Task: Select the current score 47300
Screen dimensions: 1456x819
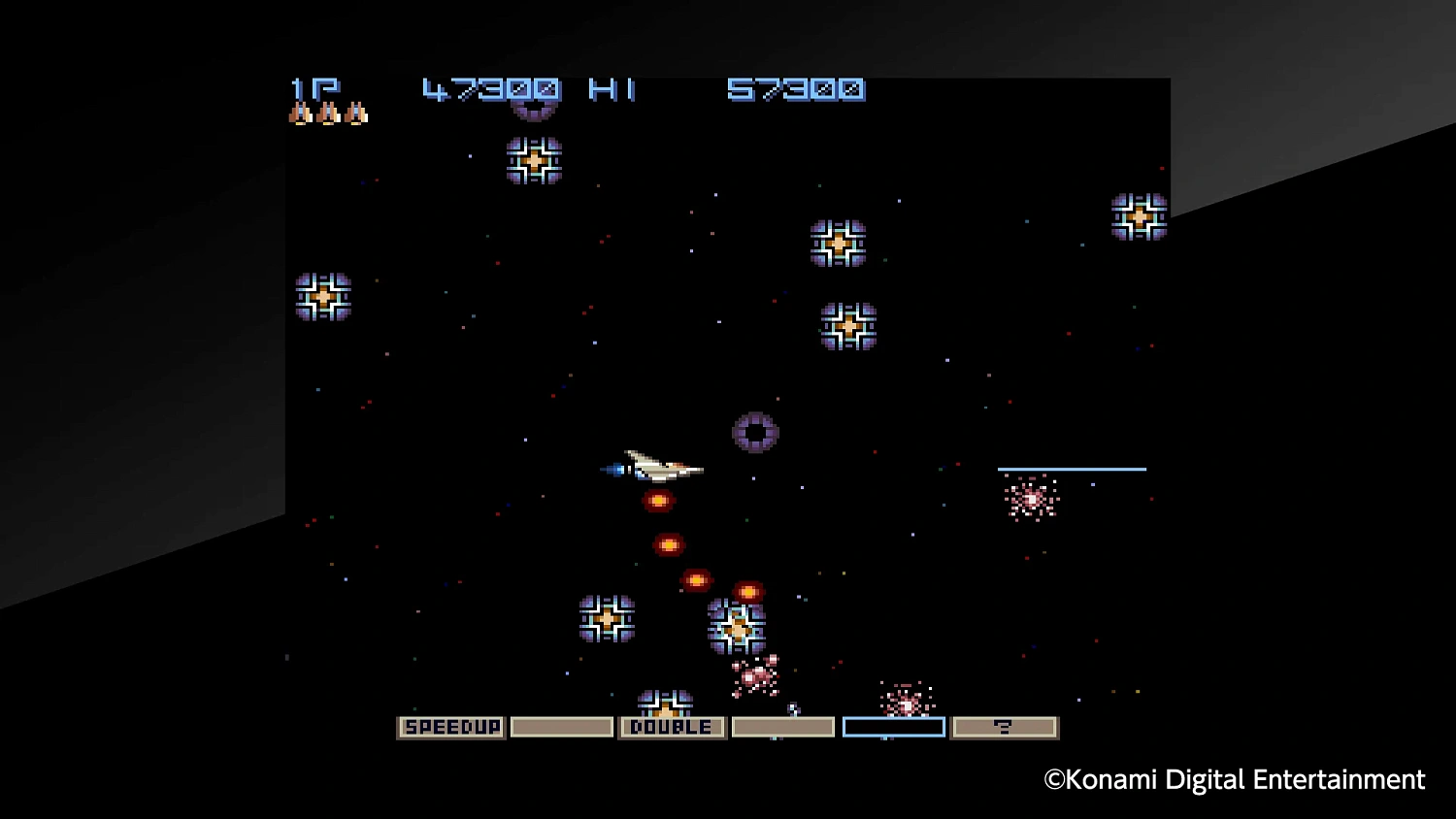Action: point(490,89)
